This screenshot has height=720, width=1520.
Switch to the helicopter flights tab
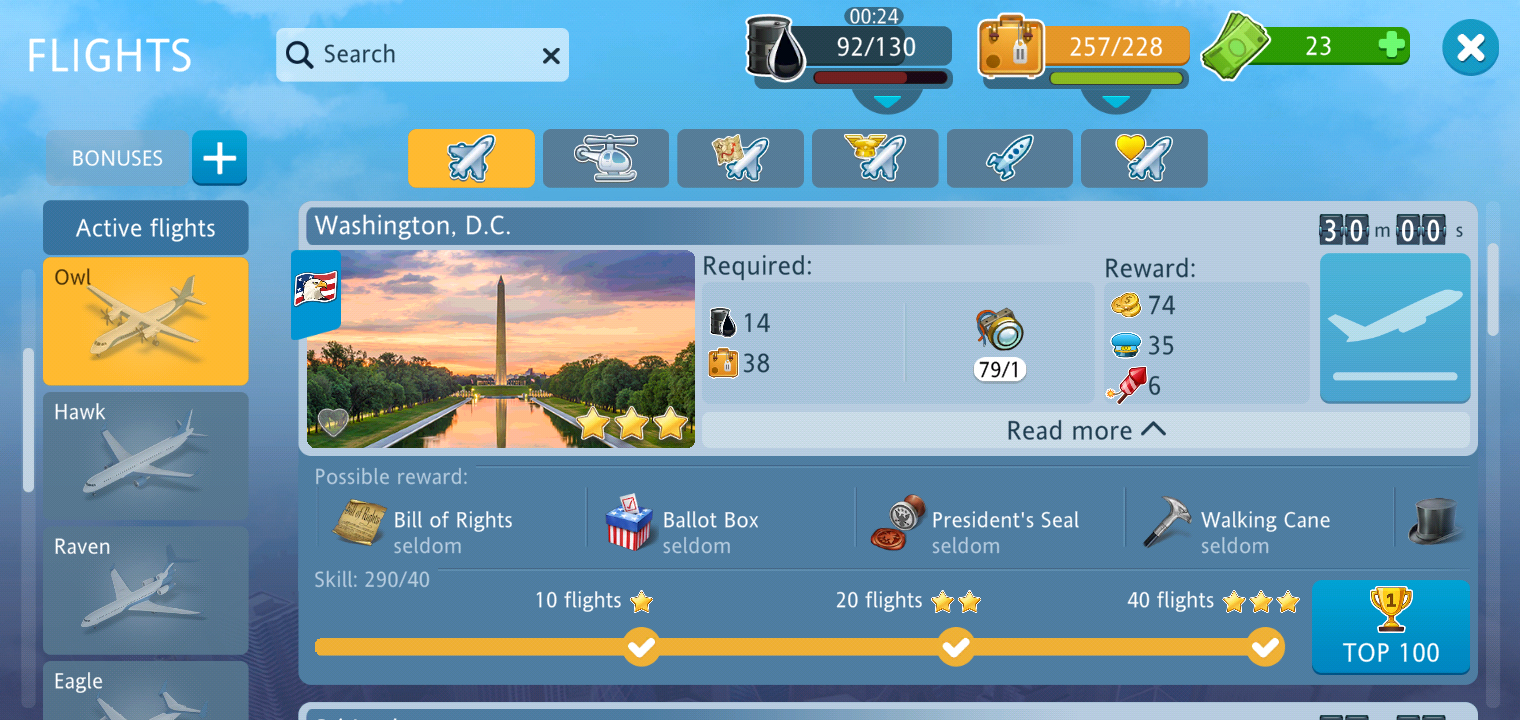606,158
